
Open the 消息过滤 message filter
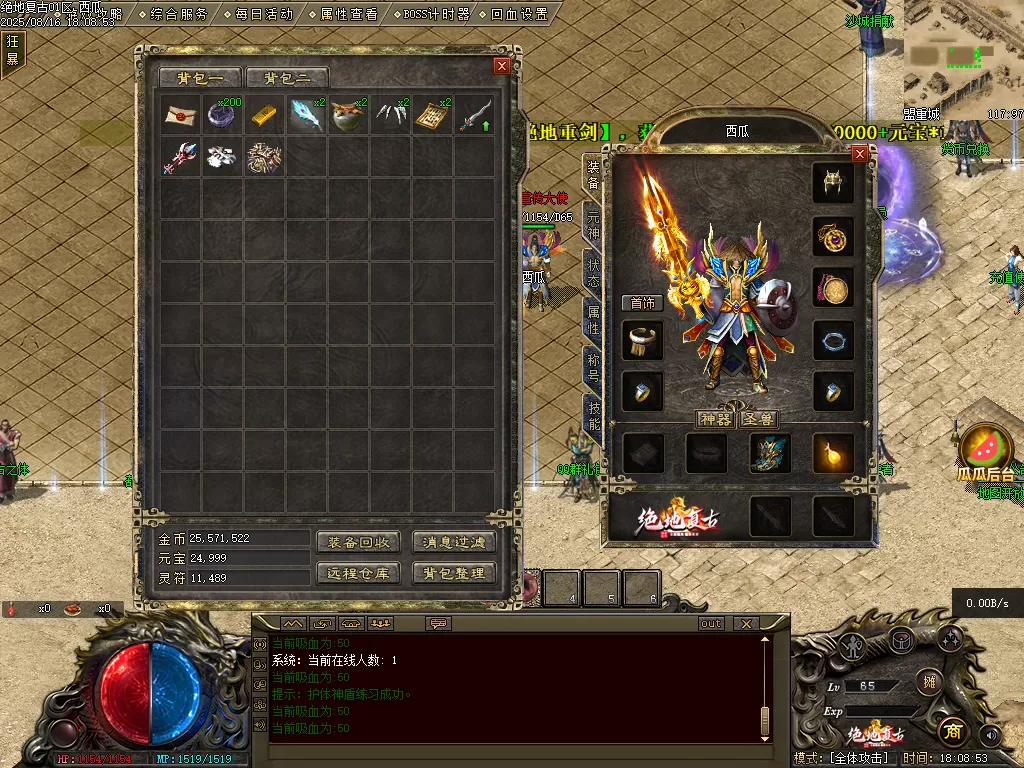[x=454, y=542]
